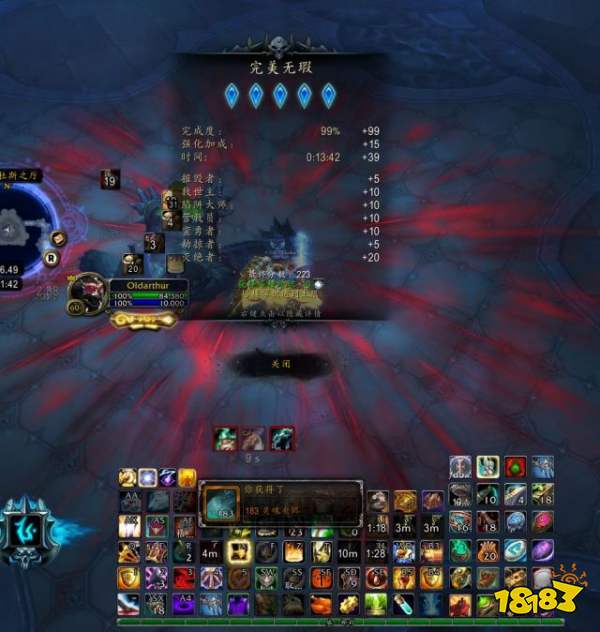Close the Torghast score panel with 关闭

[280, 365]
